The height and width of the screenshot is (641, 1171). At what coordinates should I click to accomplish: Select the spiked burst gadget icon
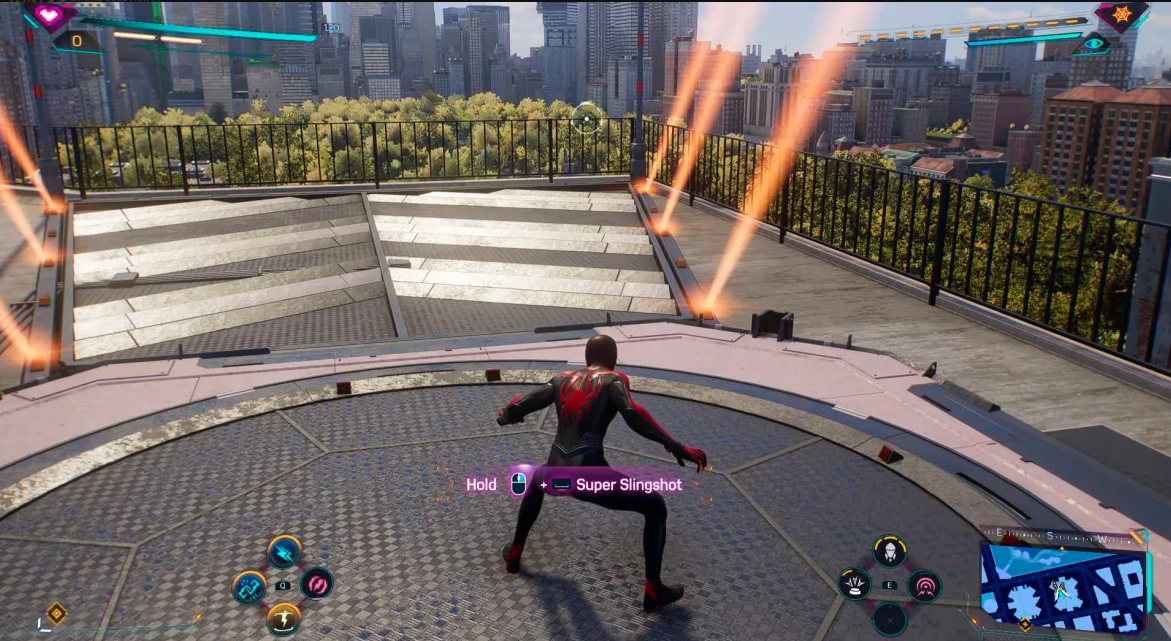point(854,585)
